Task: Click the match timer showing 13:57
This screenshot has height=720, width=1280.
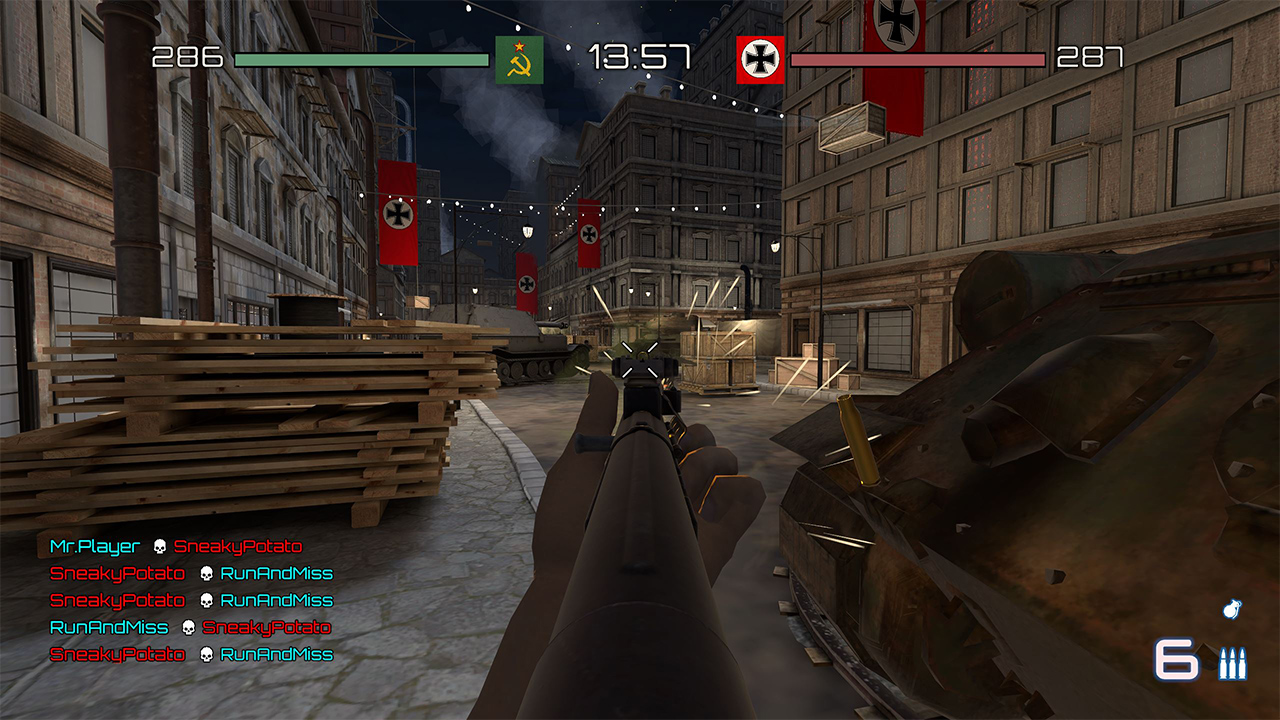Action: point(638,57)
